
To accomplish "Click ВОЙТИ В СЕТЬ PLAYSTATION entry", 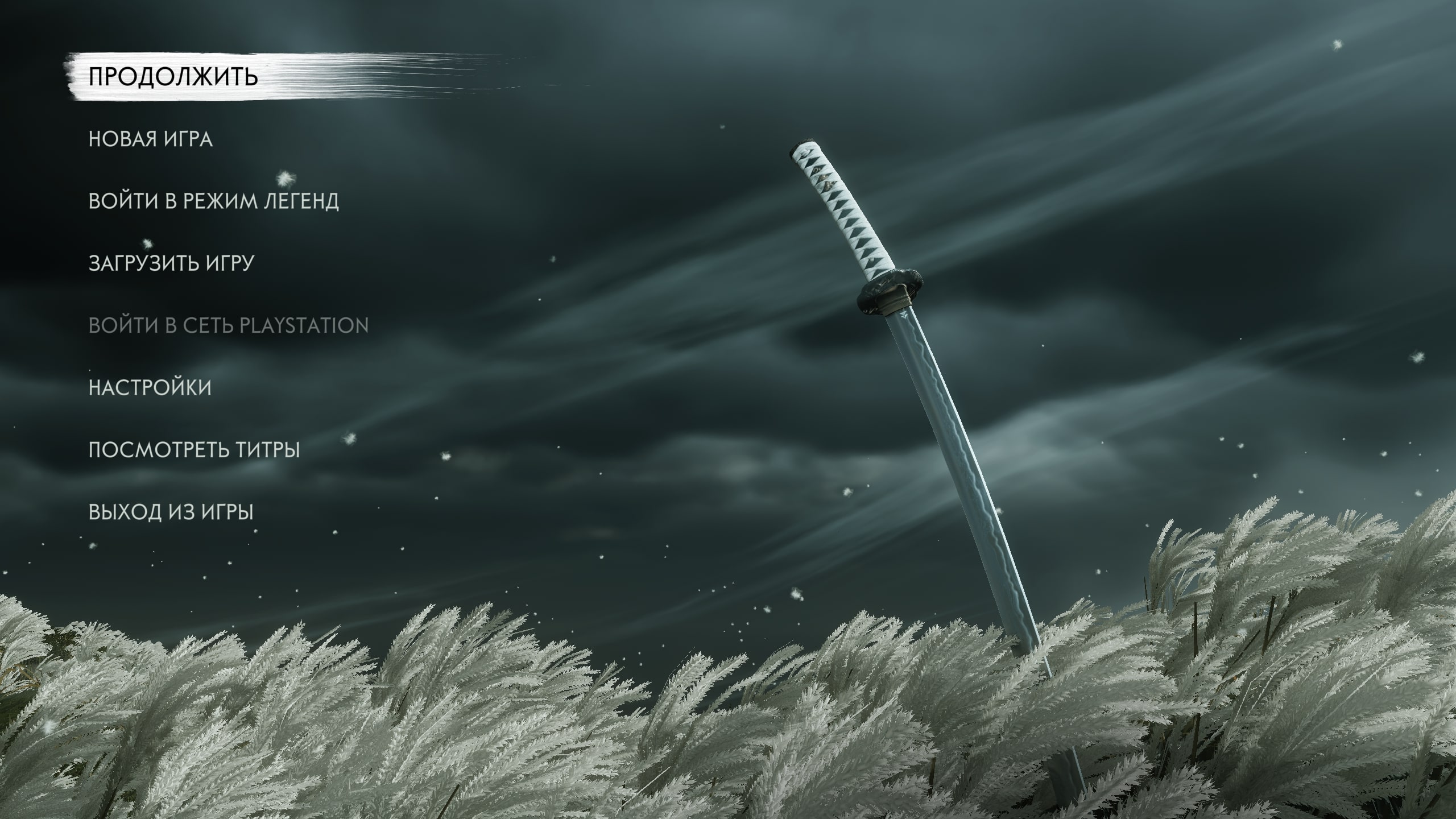I will tap(229, 326).
